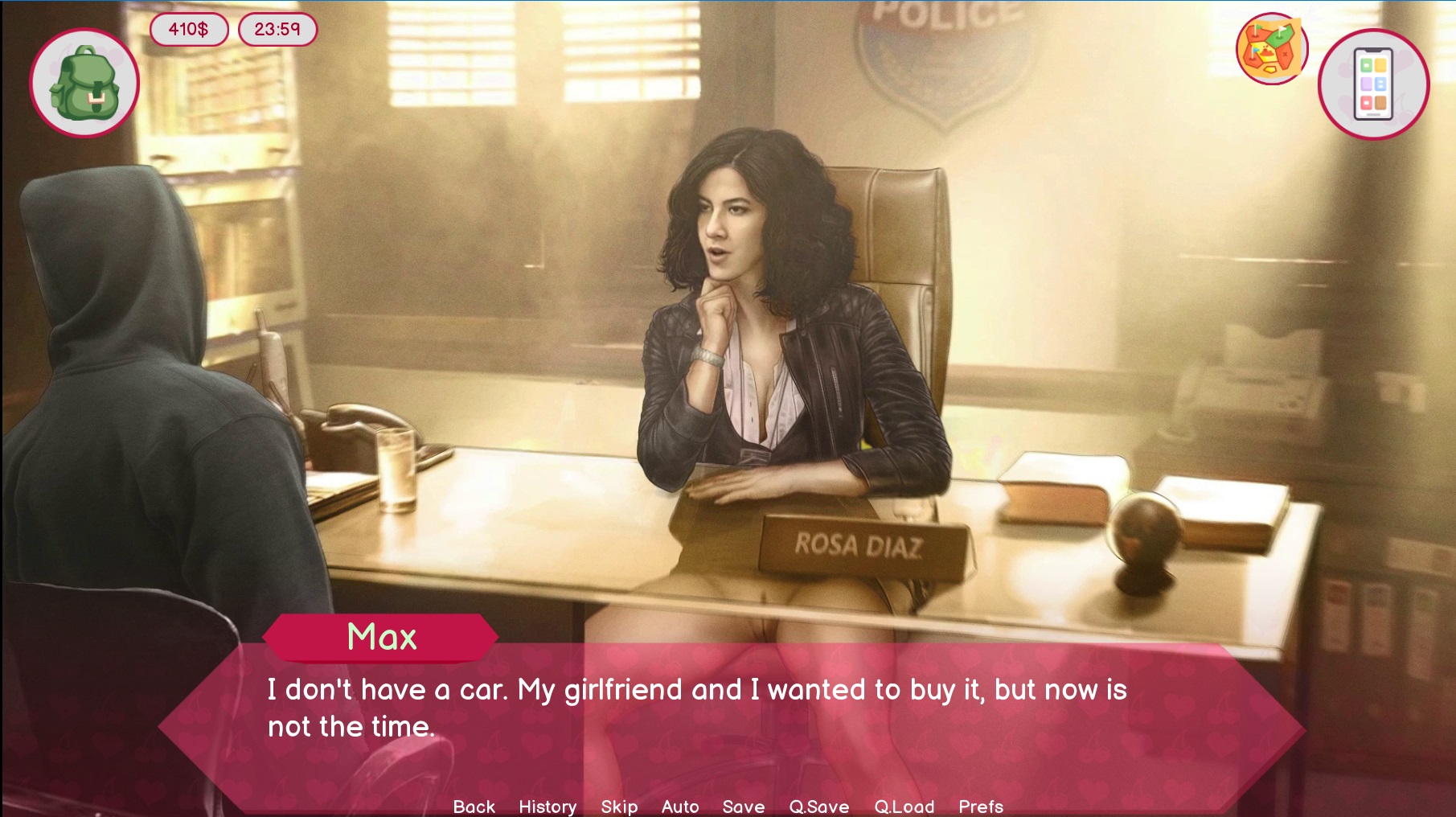This screenshot has width=1456, height=817.
Task: Skip through the dialogue
Action: click(619, 806)
